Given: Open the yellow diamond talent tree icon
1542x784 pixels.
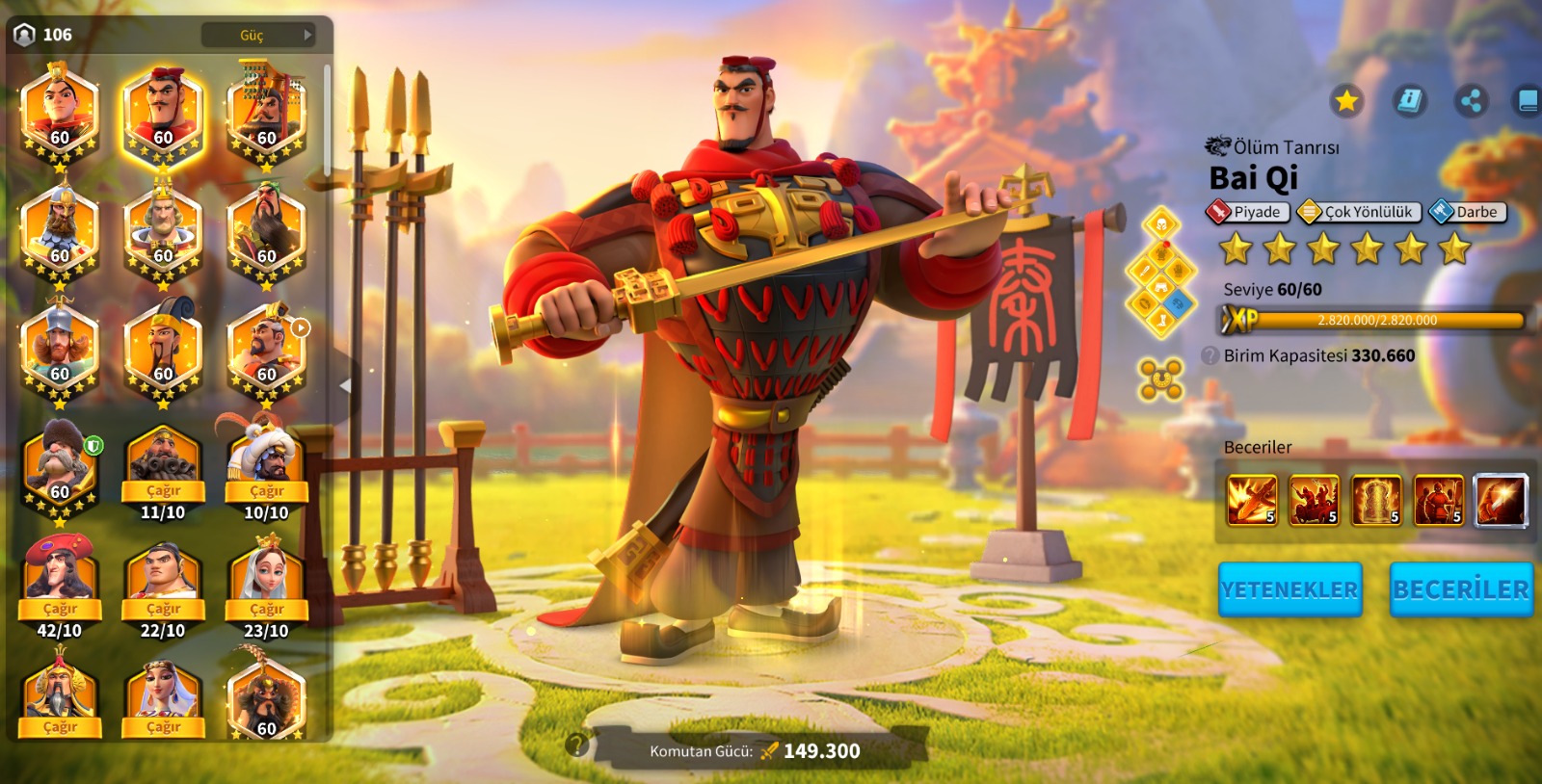Looking at the screenshot, I should point(1161,273).
